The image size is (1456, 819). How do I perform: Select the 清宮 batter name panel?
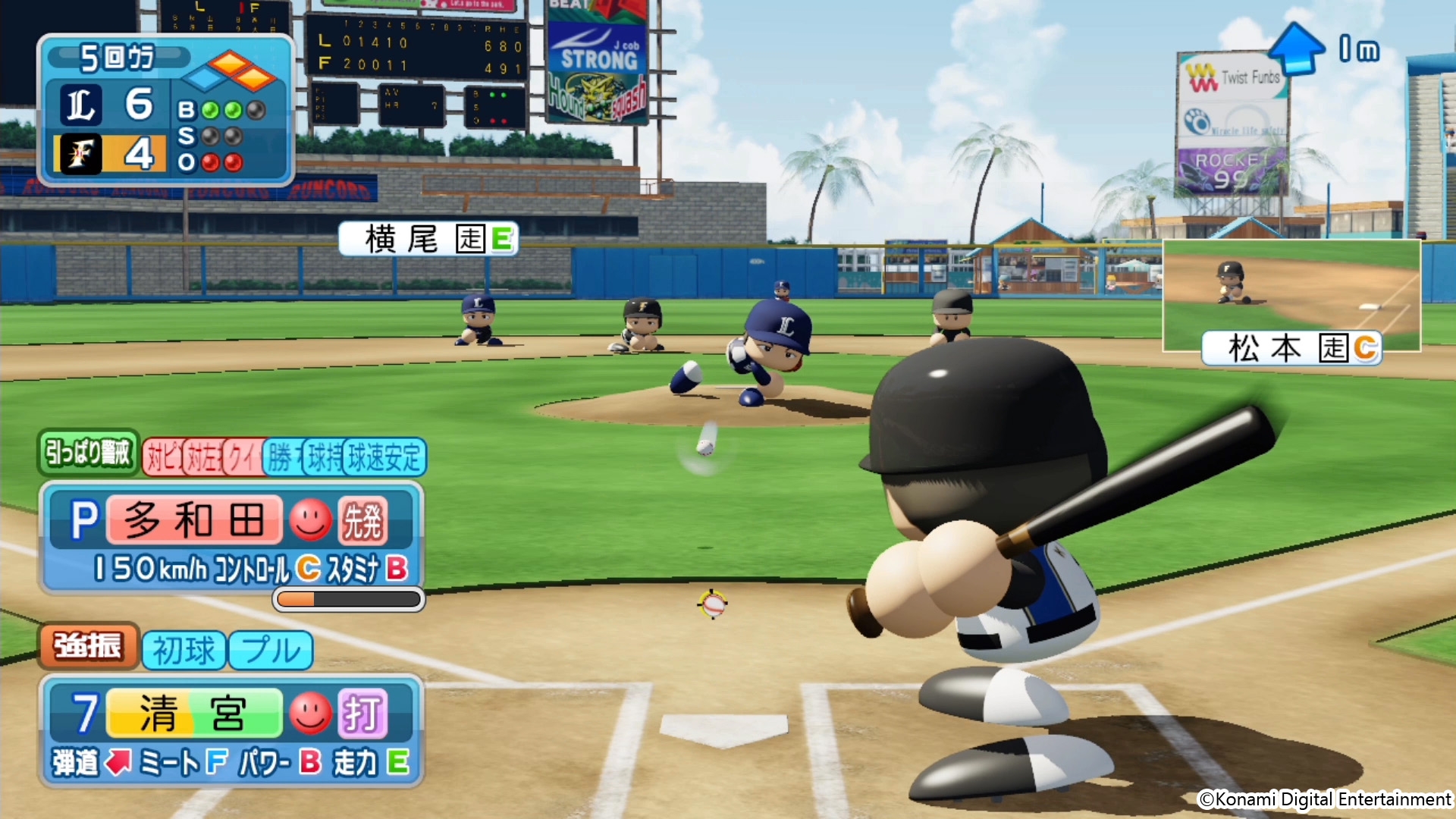point(194,714)
